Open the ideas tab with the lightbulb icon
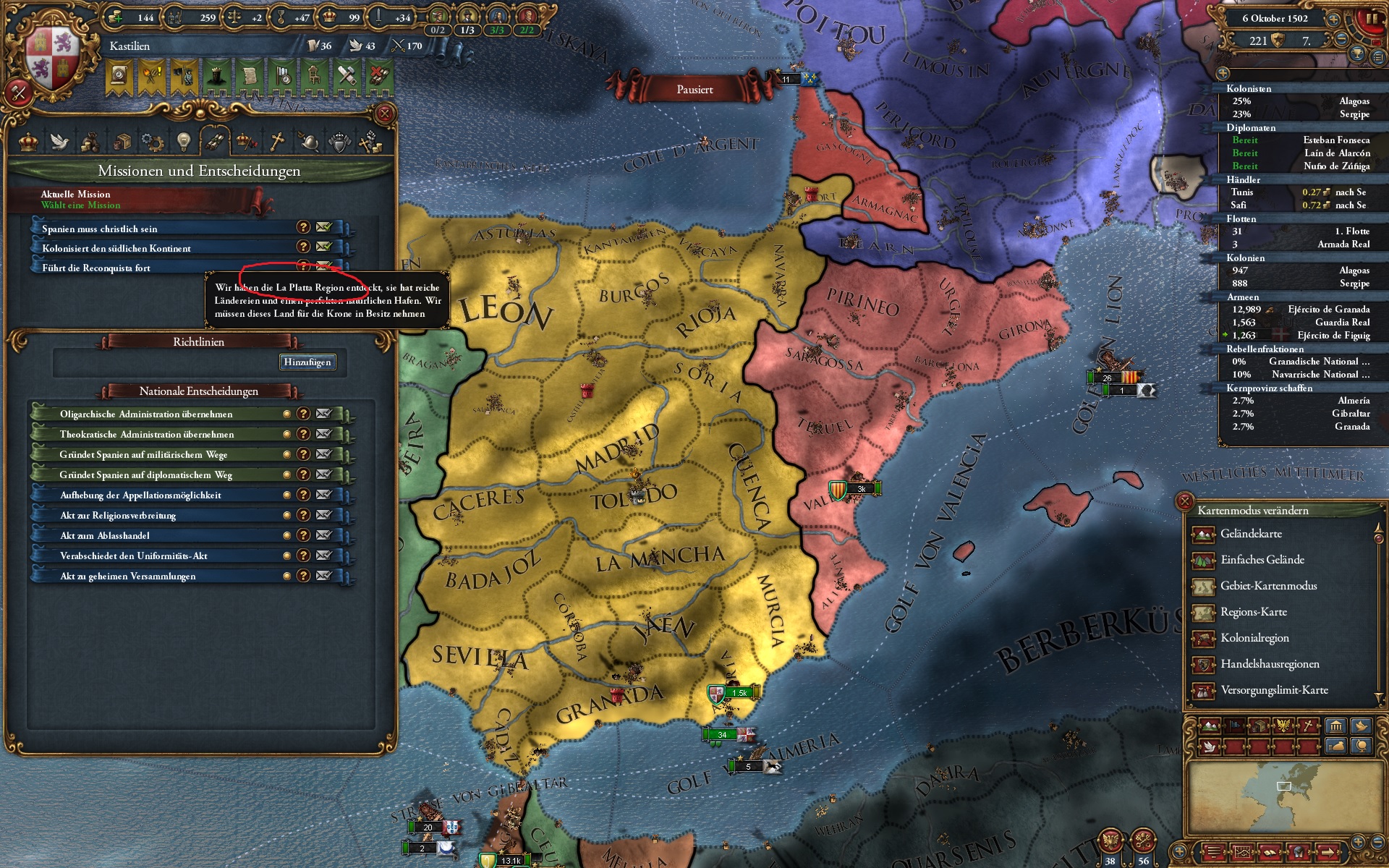The width and height of the screenshot is (1389, 868). 184,142
